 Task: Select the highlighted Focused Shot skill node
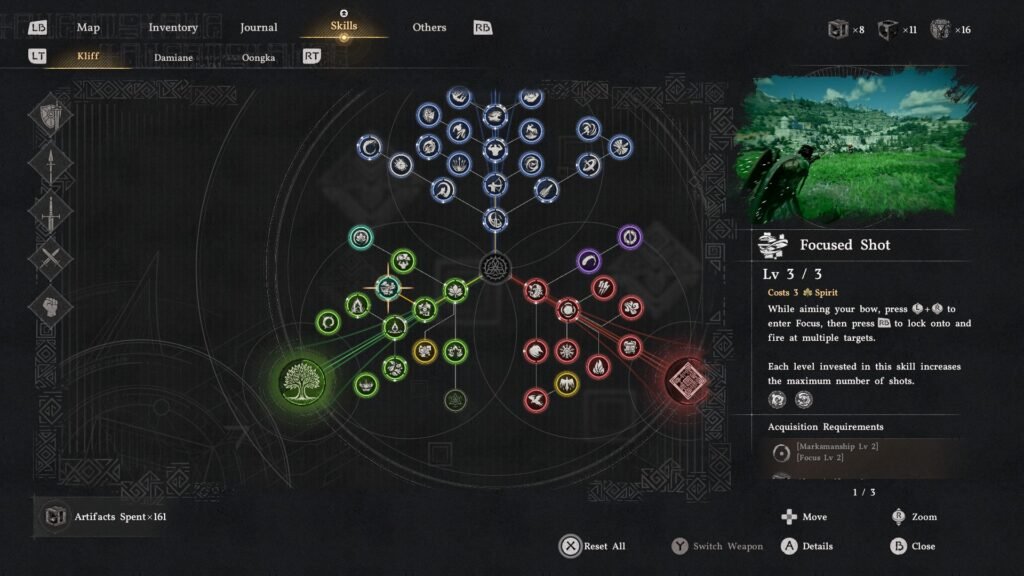[387, 288]
